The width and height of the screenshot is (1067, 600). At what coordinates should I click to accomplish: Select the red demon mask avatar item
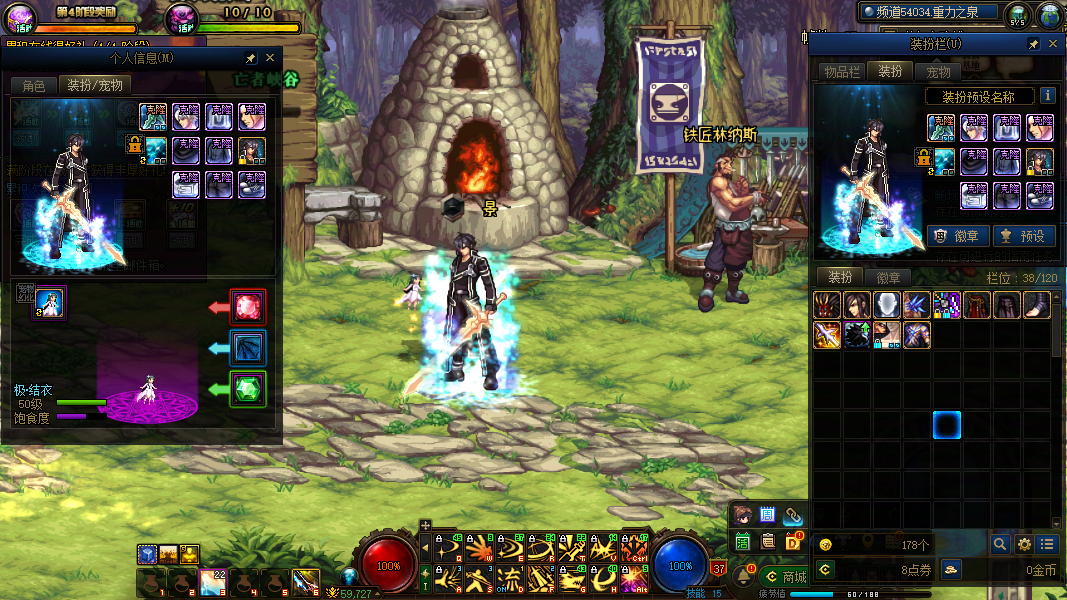pos(827,305)
